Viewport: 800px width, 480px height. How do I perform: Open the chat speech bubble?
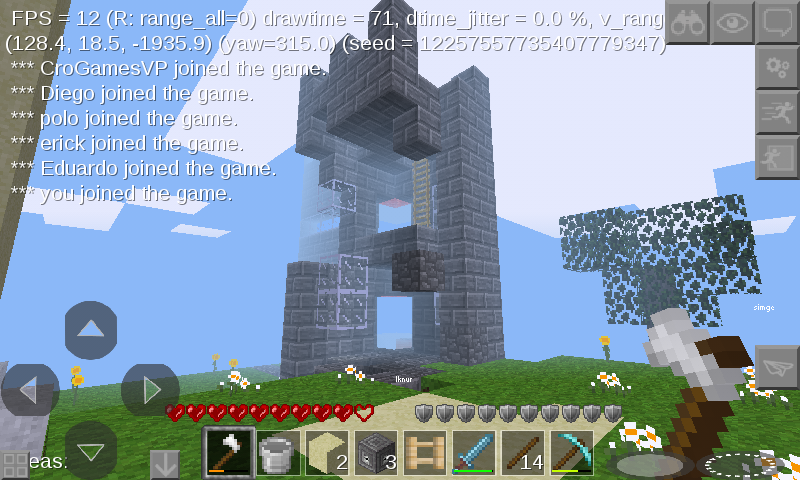pyautogui.click(x=777, y=22)
